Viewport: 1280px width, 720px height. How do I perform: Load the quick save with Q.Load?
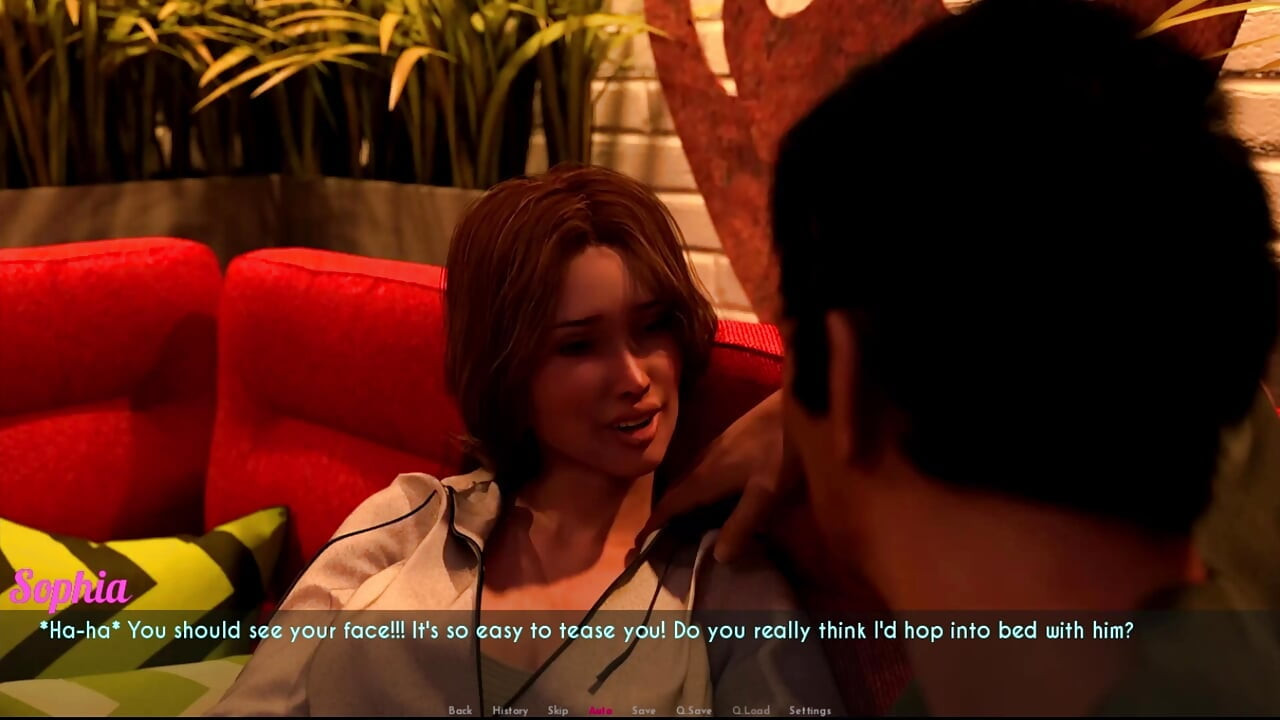pyautogui.click(x=751, y=710)
